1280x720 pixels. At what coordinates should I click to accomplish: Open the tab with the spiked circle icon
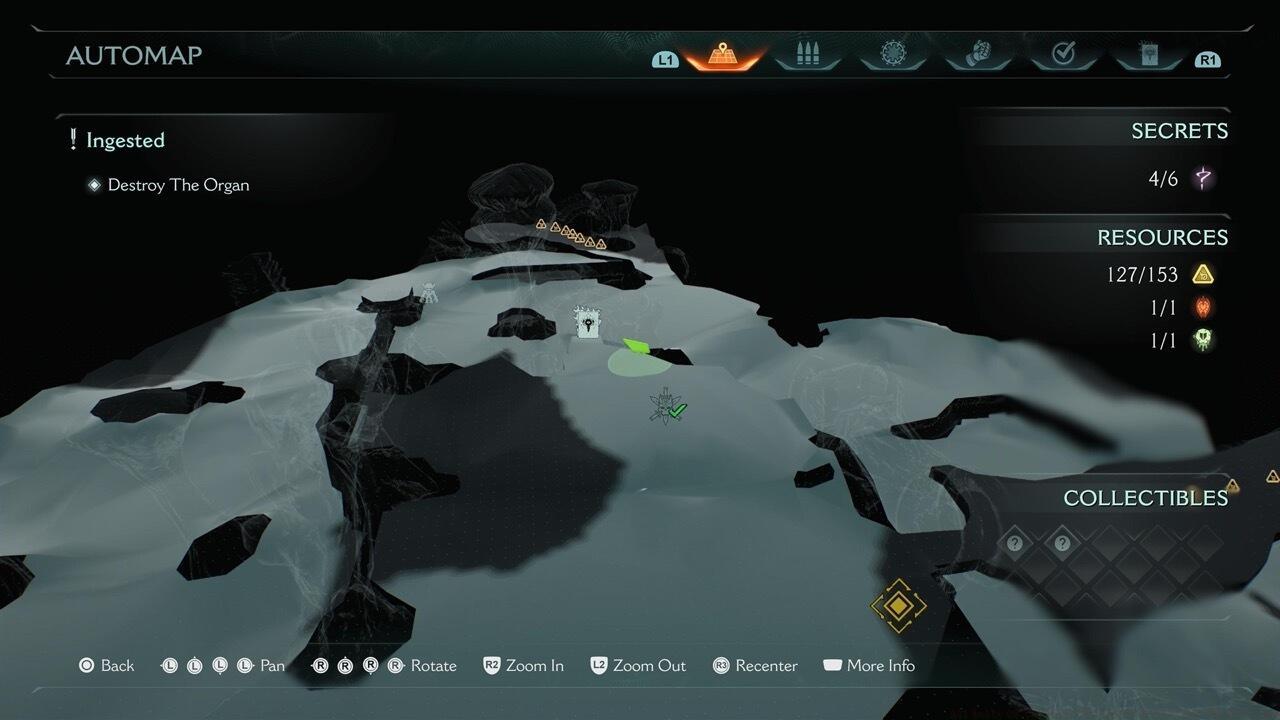tap(893, 56)
